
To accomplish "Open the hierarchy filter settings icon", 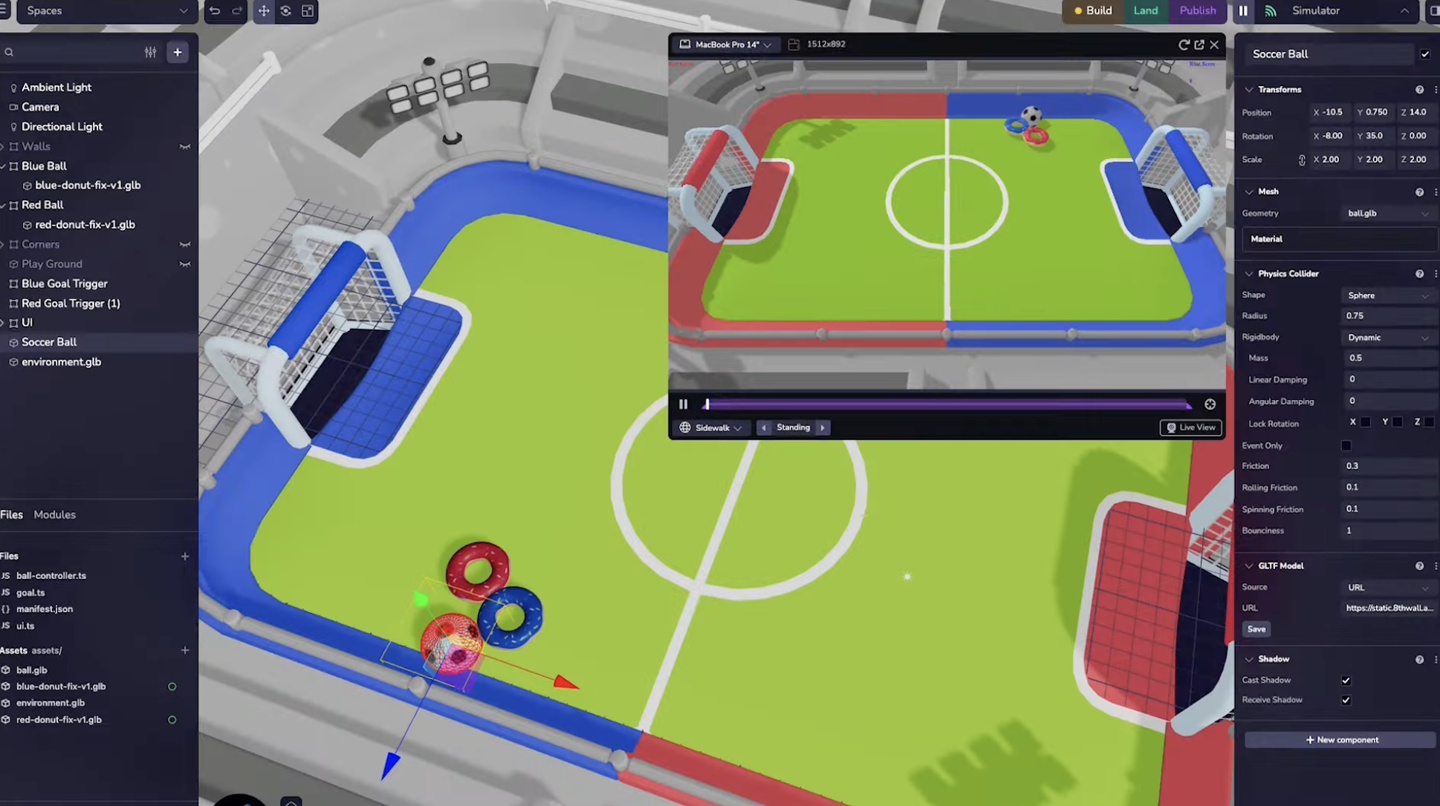I will click(152, 51).
